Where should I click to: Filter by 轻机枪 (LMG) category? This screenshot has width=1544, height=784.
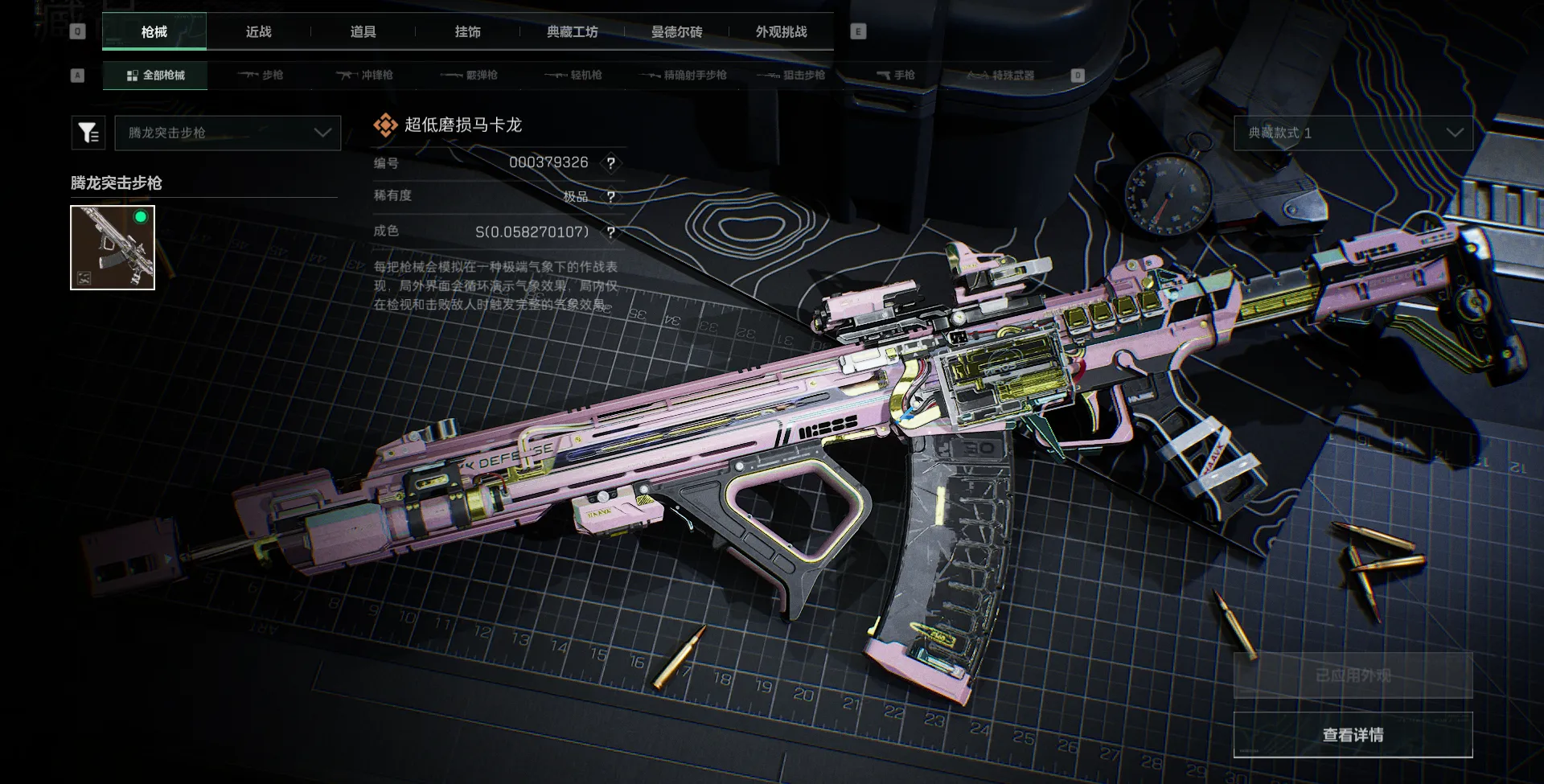[x=574, y=75]
